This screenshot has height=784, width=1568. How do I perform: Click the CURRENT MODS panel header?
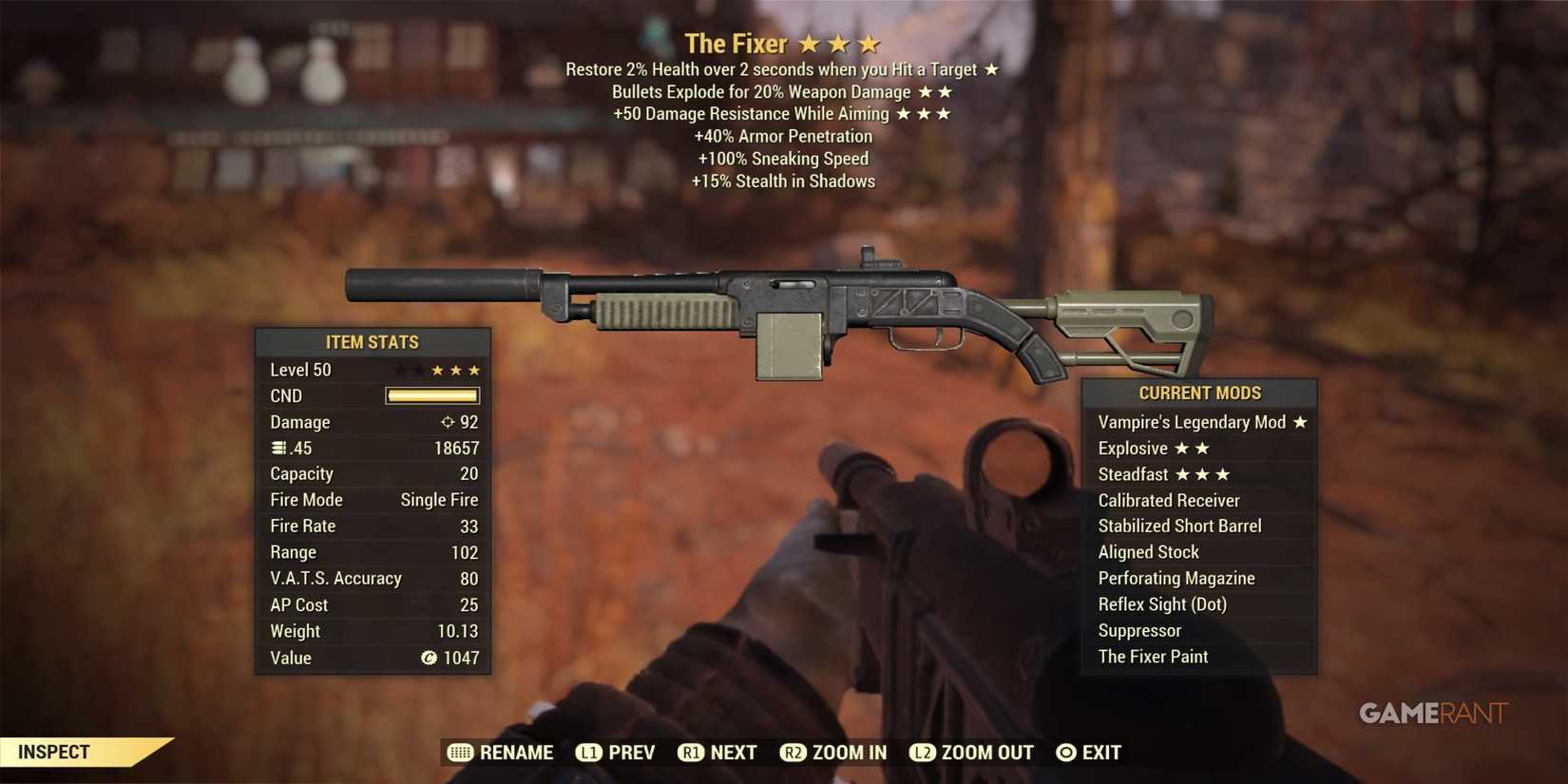click(x=1199, y=392)
